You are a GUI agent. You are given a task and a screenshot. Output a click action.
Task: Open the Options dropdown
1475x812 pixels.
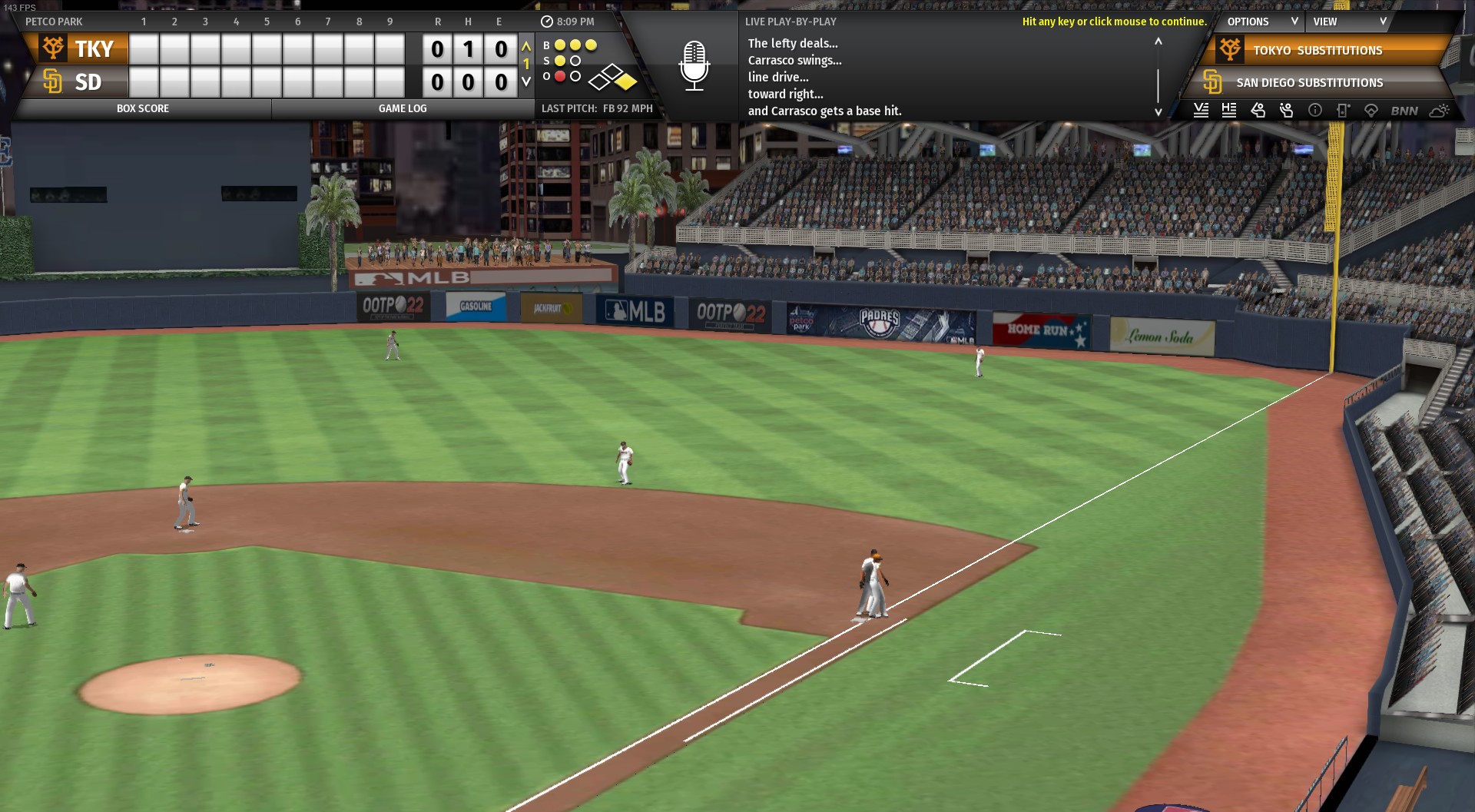click(1261, 22)
